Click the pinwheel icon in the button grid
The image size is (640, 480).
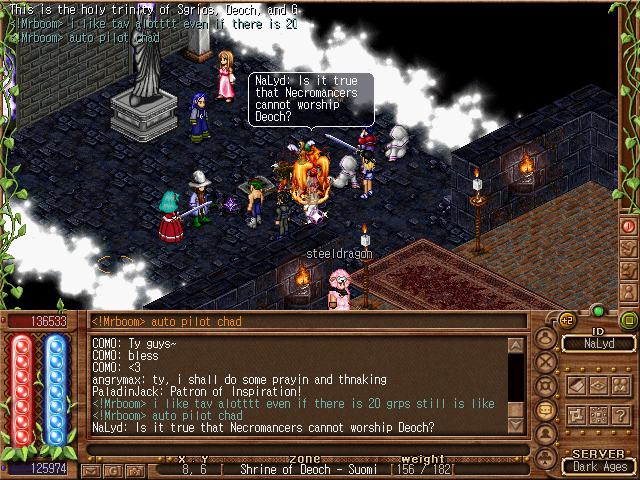[577, 413]
